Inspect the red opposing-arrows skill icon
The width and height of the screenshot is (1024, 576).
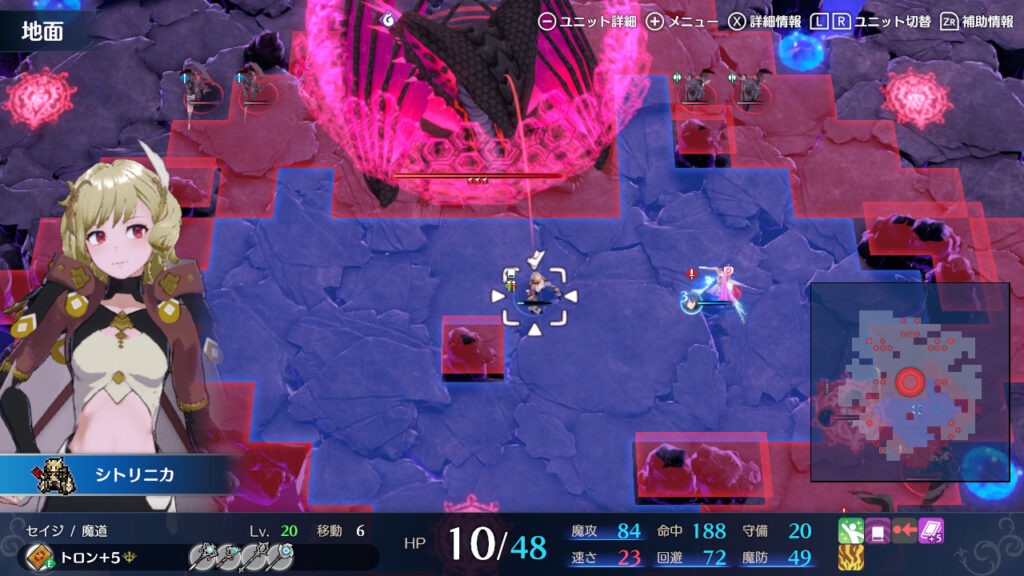click(x=904, y=531)
